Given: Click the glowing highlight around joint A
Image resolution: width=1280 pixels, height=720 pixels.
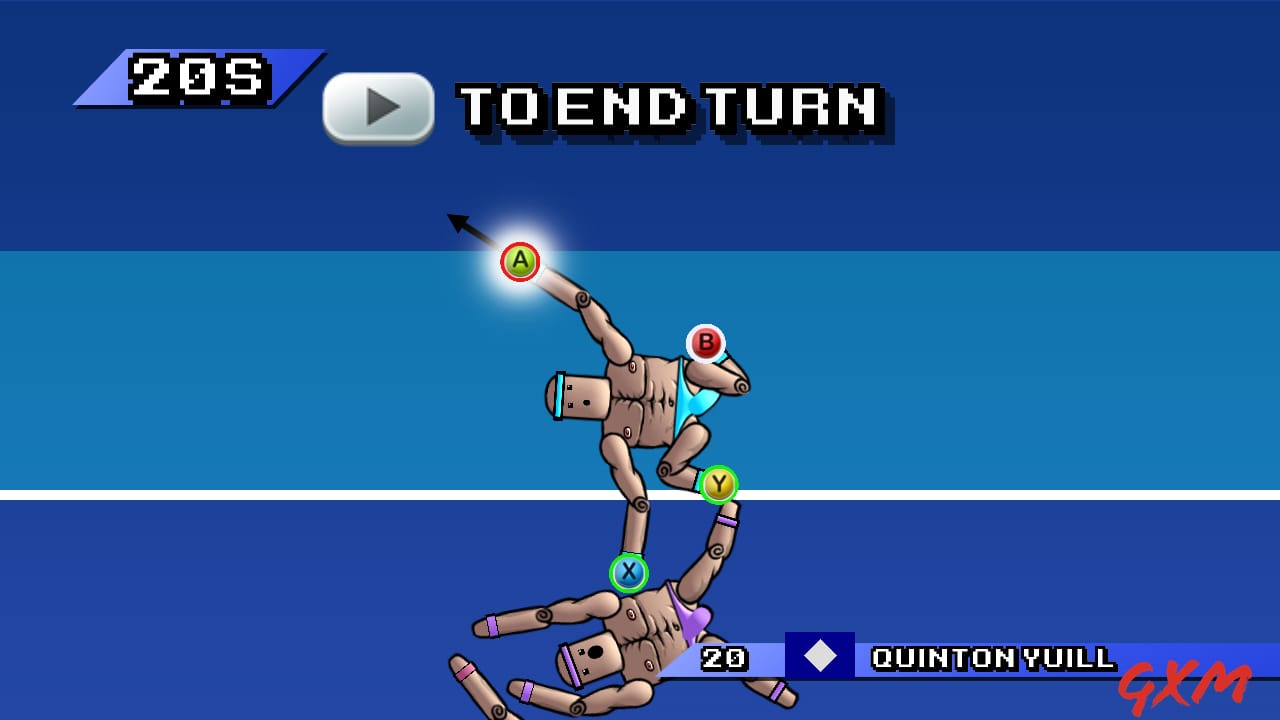Looking at the screenshot, I should [520, 260].
